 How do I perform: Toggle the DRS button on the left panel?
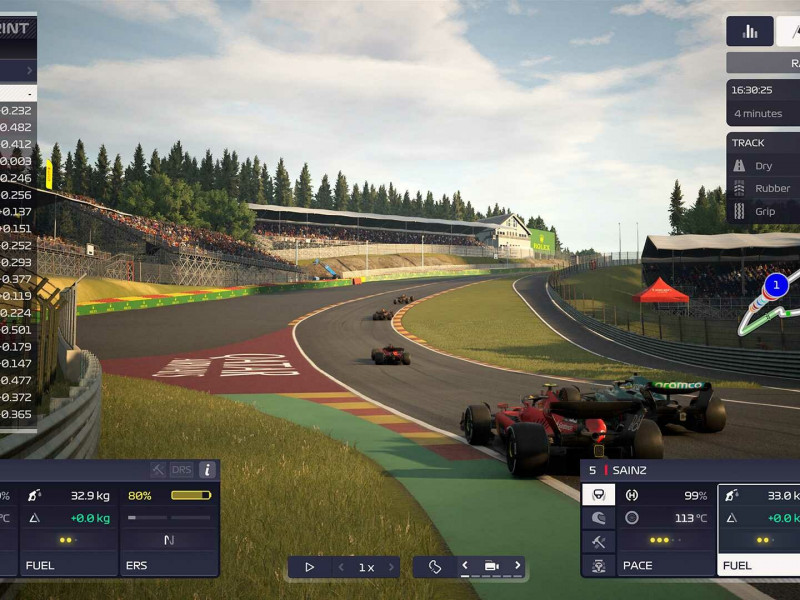pos(182,470)
